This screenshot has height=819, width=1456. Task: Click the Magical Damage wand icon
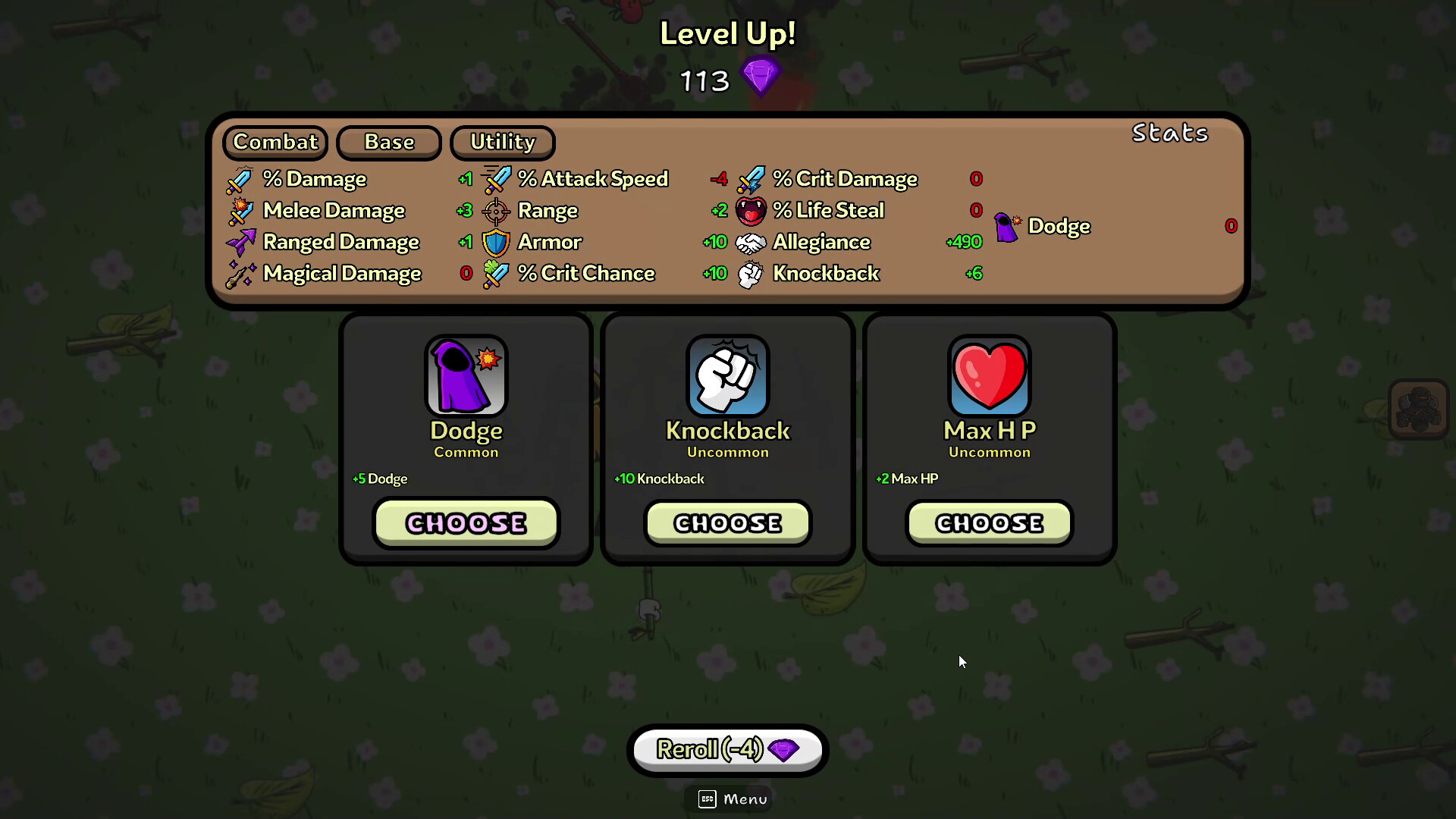(240, 273)
